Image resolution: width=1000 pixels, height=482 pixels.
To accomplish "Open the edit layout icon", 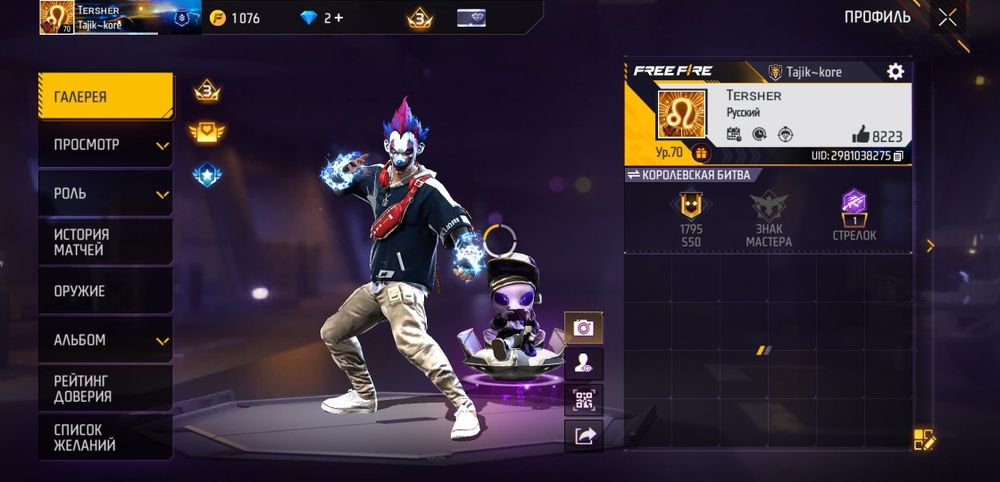I will click(923, 438).
